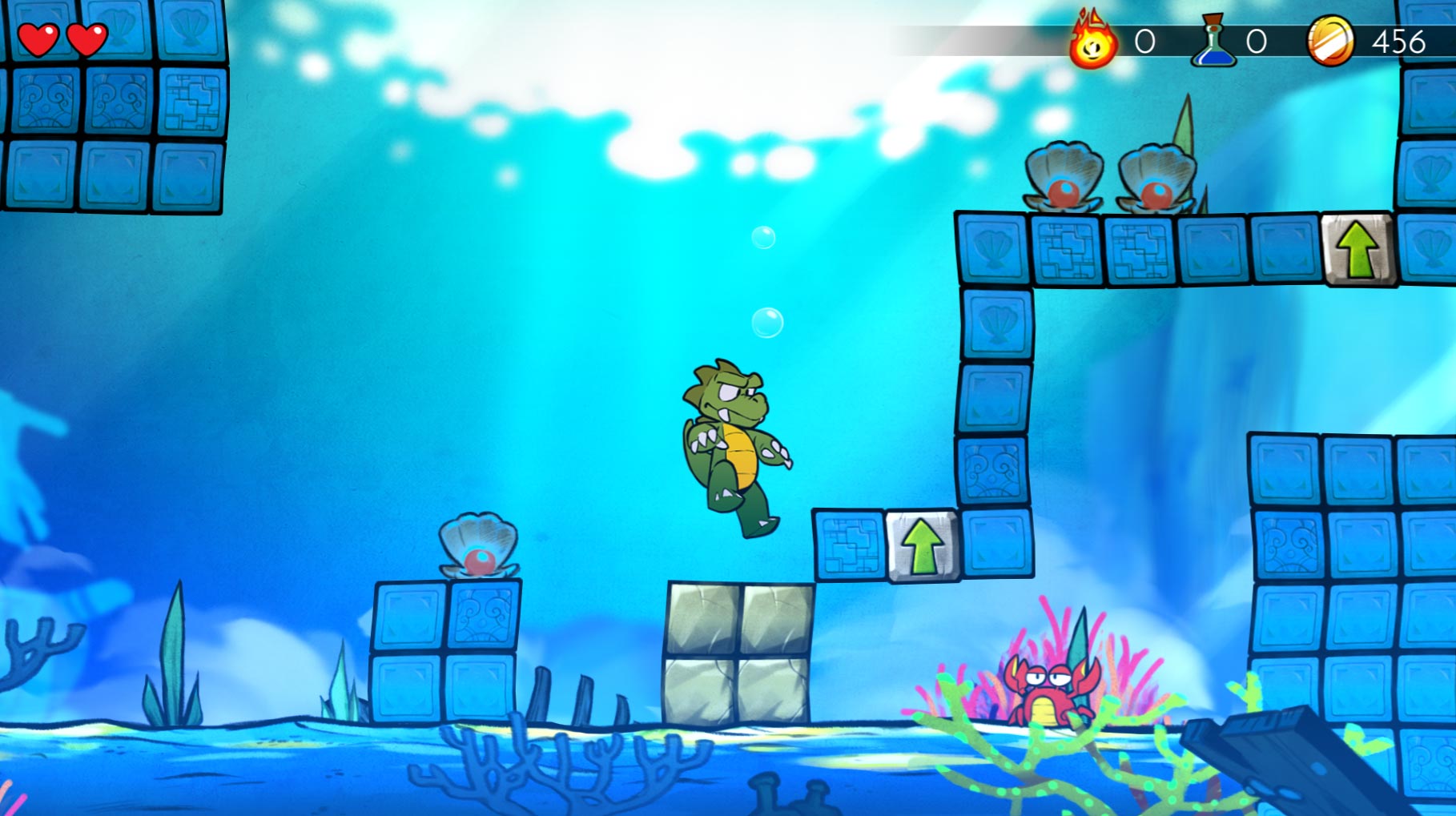1456x816 pixels.
Task: Click the gold coin icon
Action: point(1330,42)
